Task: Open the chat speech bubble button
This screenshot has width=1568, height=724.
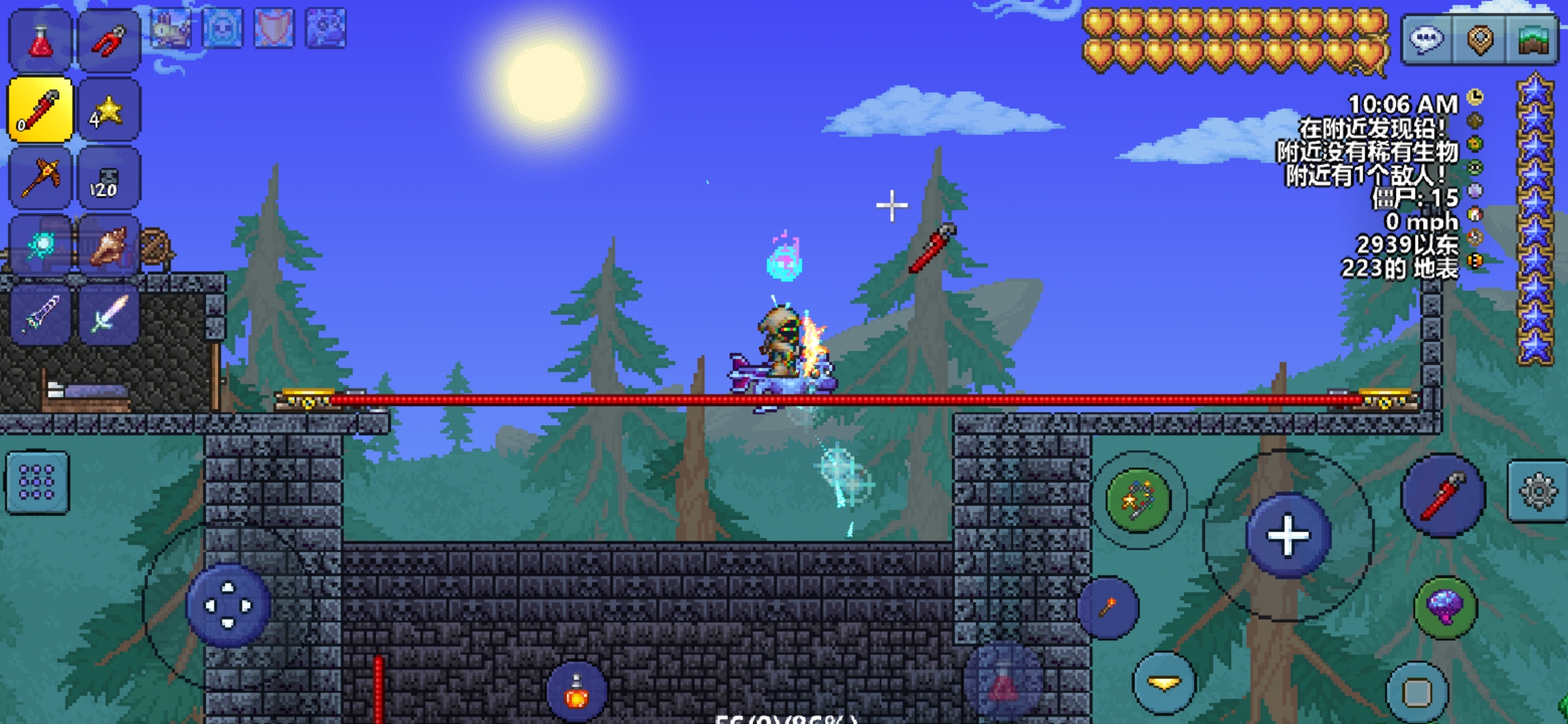Action: (x=1426, y=40)
